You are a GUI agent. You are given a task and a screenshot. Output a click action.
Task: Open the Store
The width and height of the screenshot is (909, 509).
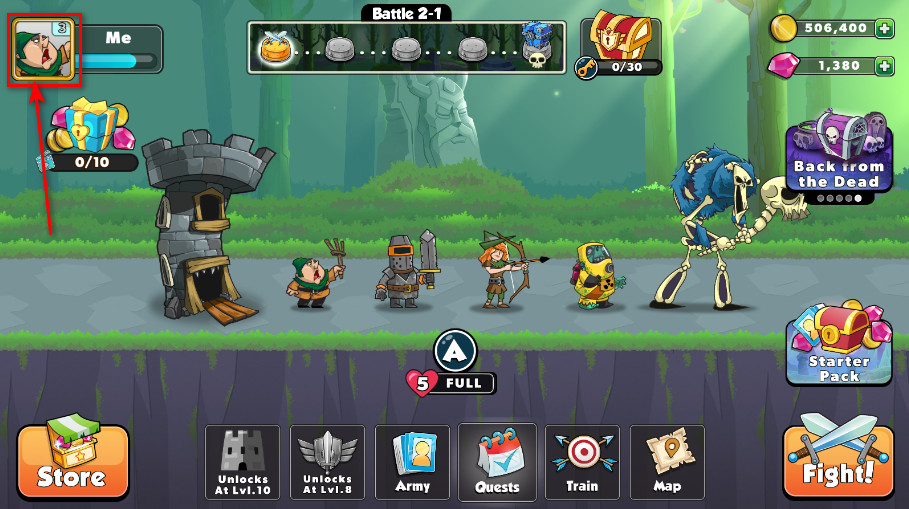[x=73, y=463]
